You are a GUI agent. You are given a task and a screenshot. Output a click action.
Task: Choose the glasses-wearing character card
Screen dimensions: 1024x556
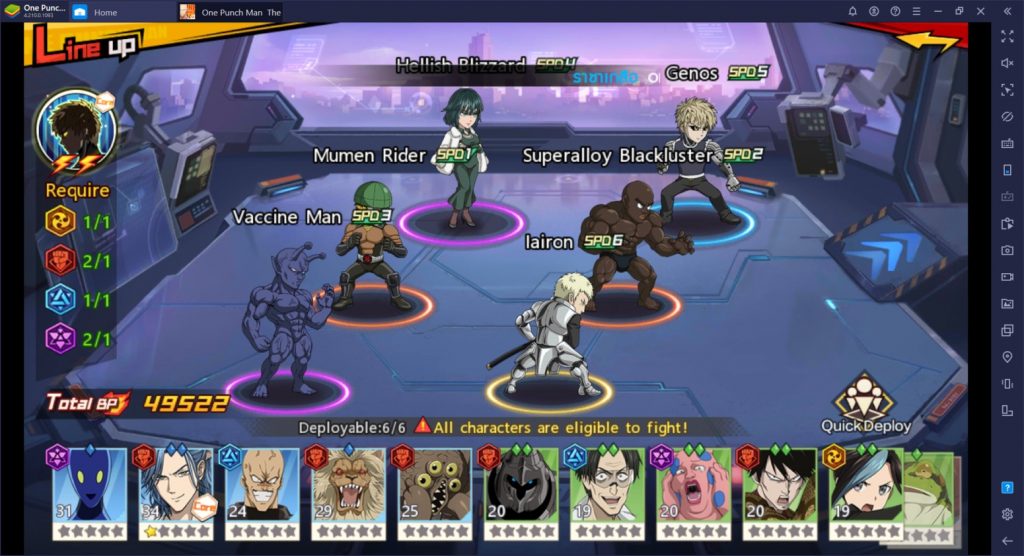[x=606, y=492]
